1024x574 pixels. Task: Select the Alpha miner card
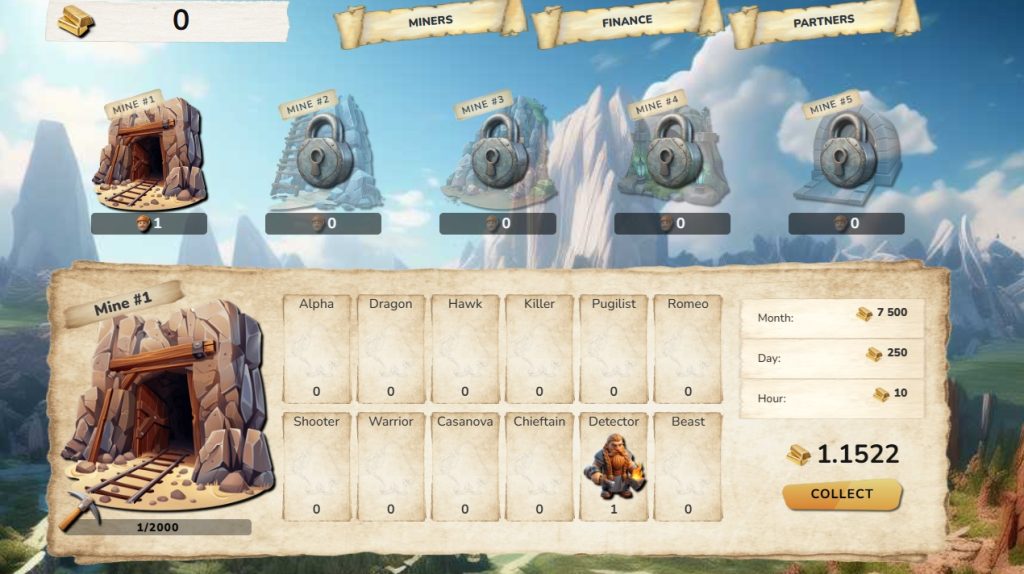(x=317, y=349)
